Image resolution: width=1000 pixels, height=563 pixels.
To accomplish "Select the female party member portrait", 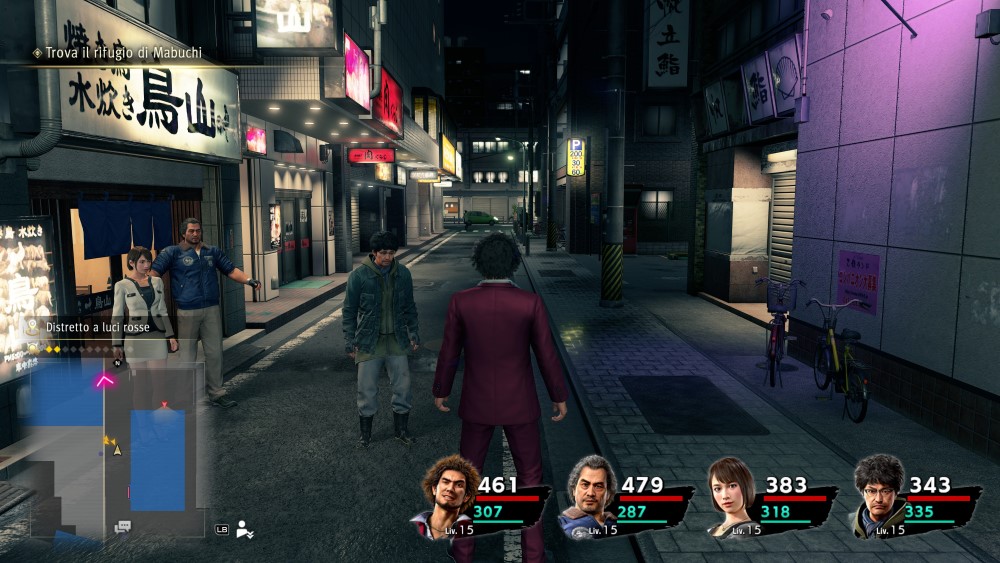I will [733, 496].
